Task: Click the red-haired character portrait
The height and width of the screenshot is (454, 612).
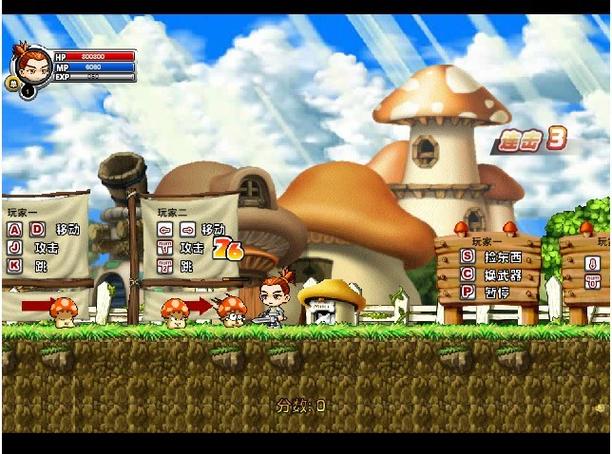Action: pos(31,63)
